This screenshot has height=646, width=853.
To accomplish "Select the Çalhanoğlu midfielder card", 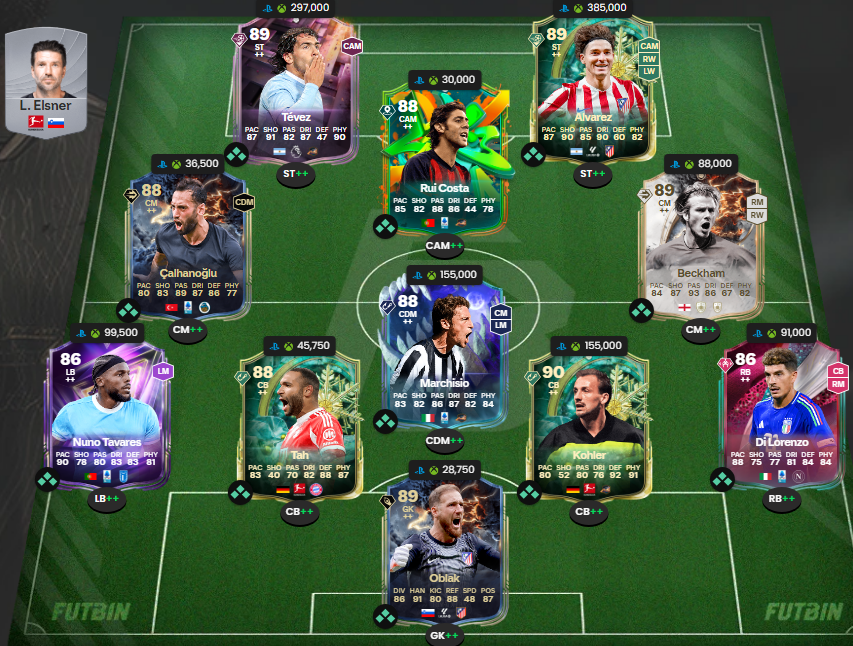I will (x=188, y=245).
